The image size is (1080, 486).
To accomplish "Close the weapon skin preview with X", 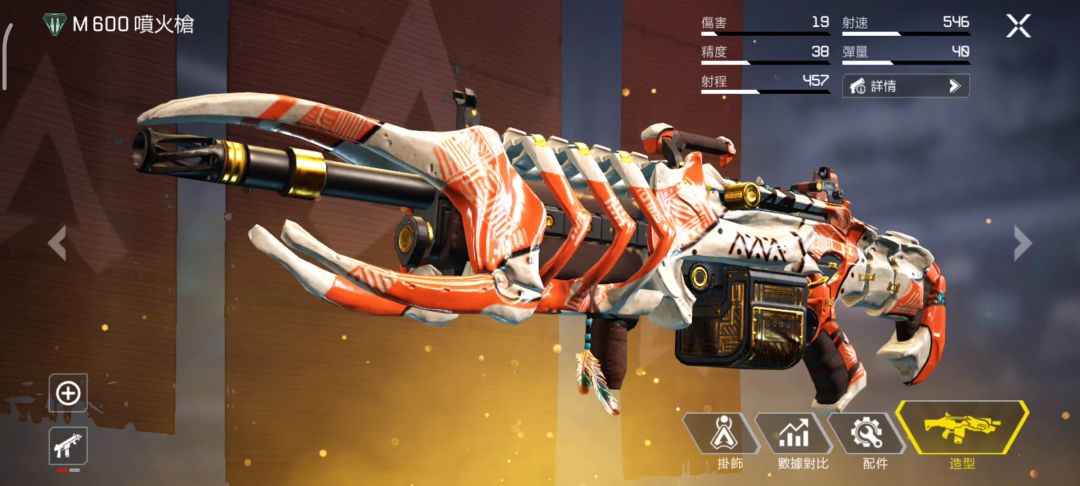I will [1018, 26].
